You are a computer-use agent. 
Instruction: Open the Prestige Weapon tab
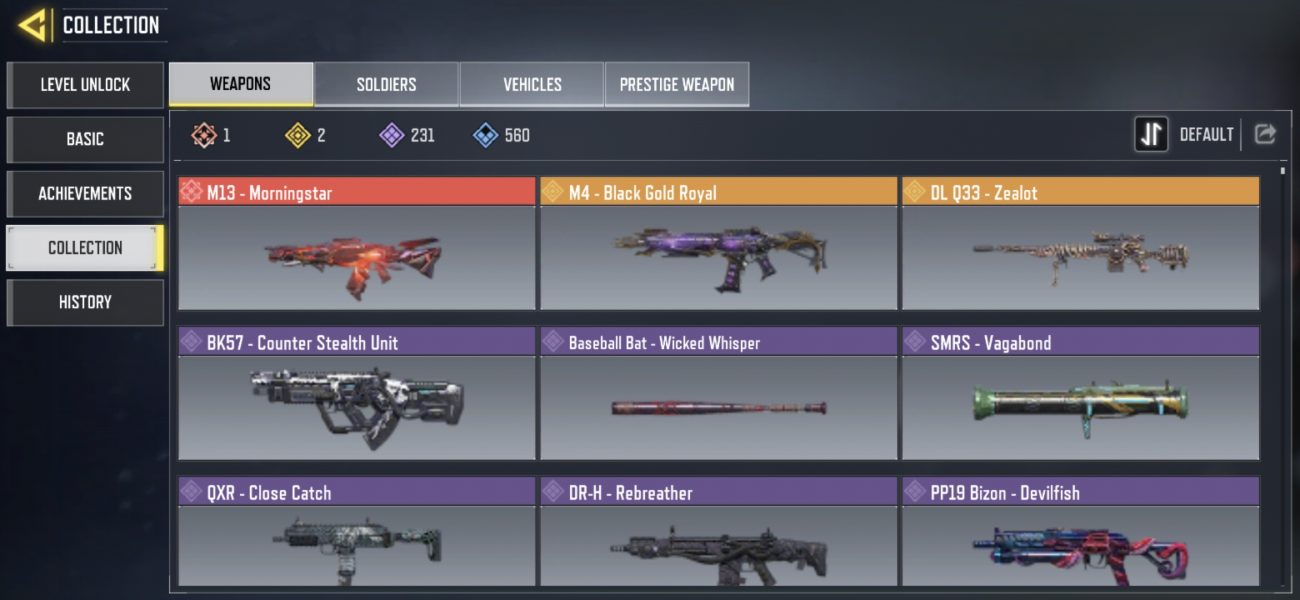(677, 84)
